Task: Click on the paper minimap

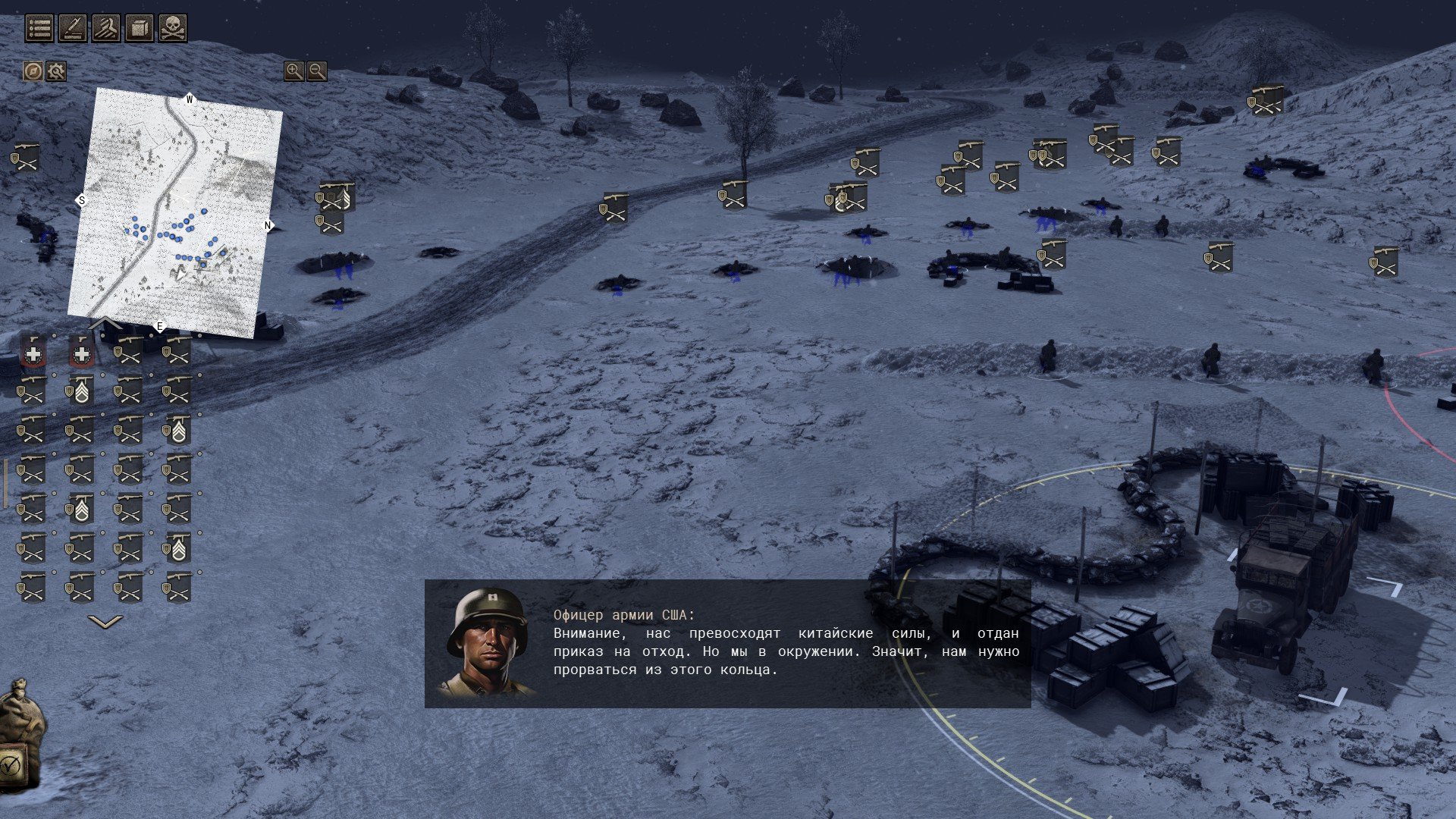Action: [x=176, y=212]
